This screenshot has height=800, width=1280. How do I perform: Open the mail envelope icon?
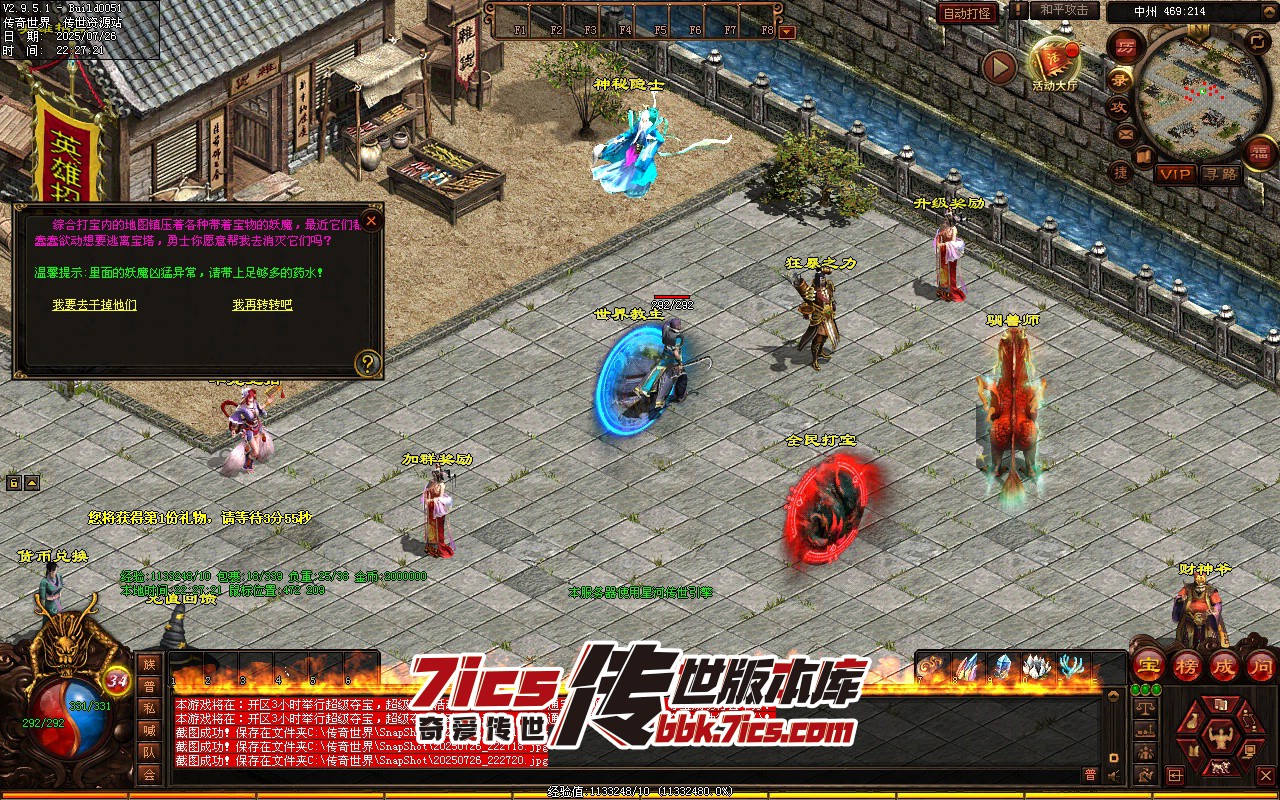[1126, 134]
